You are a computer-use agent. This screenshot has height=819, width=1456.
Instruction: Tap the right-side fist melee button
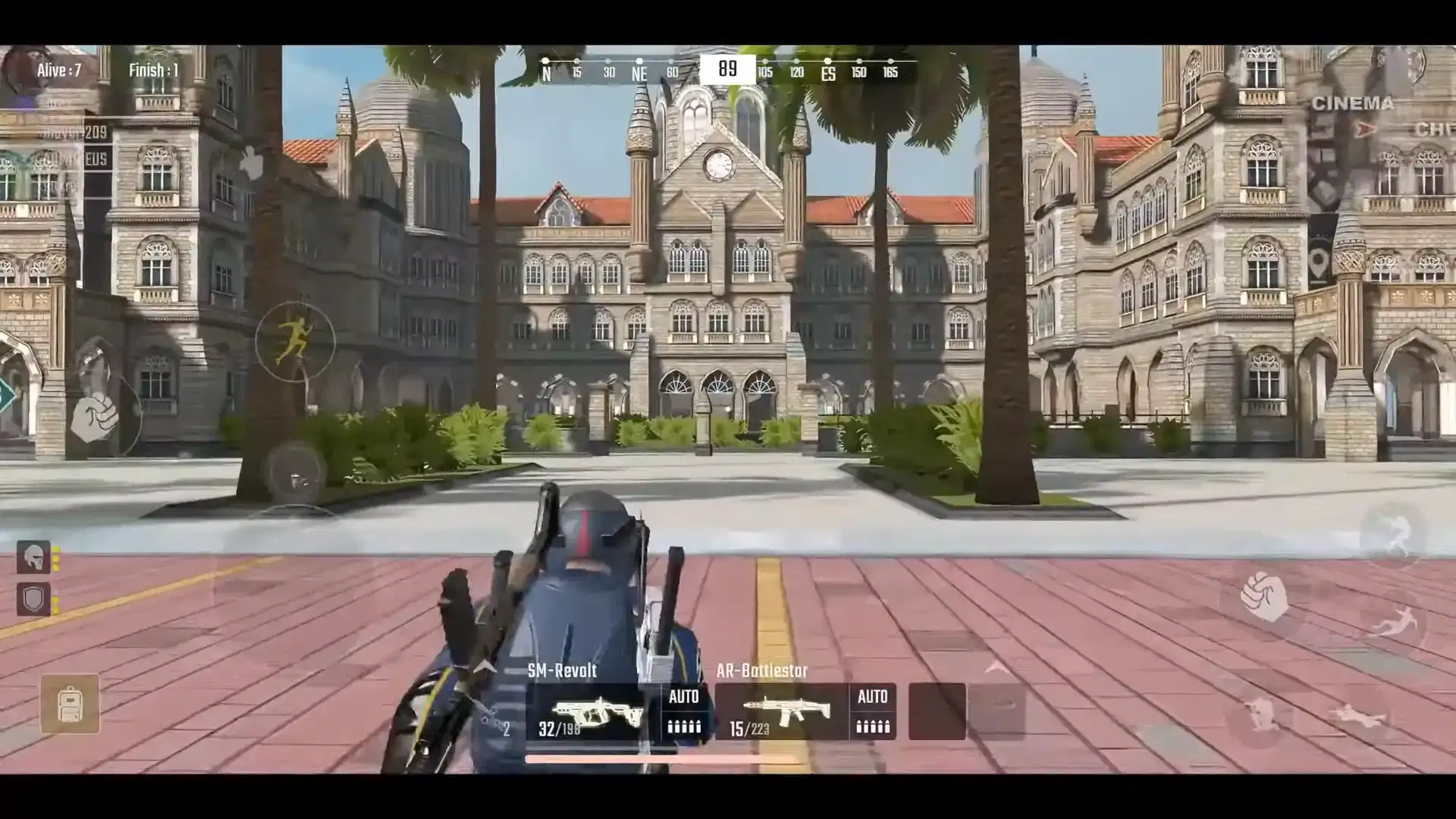1263,596
